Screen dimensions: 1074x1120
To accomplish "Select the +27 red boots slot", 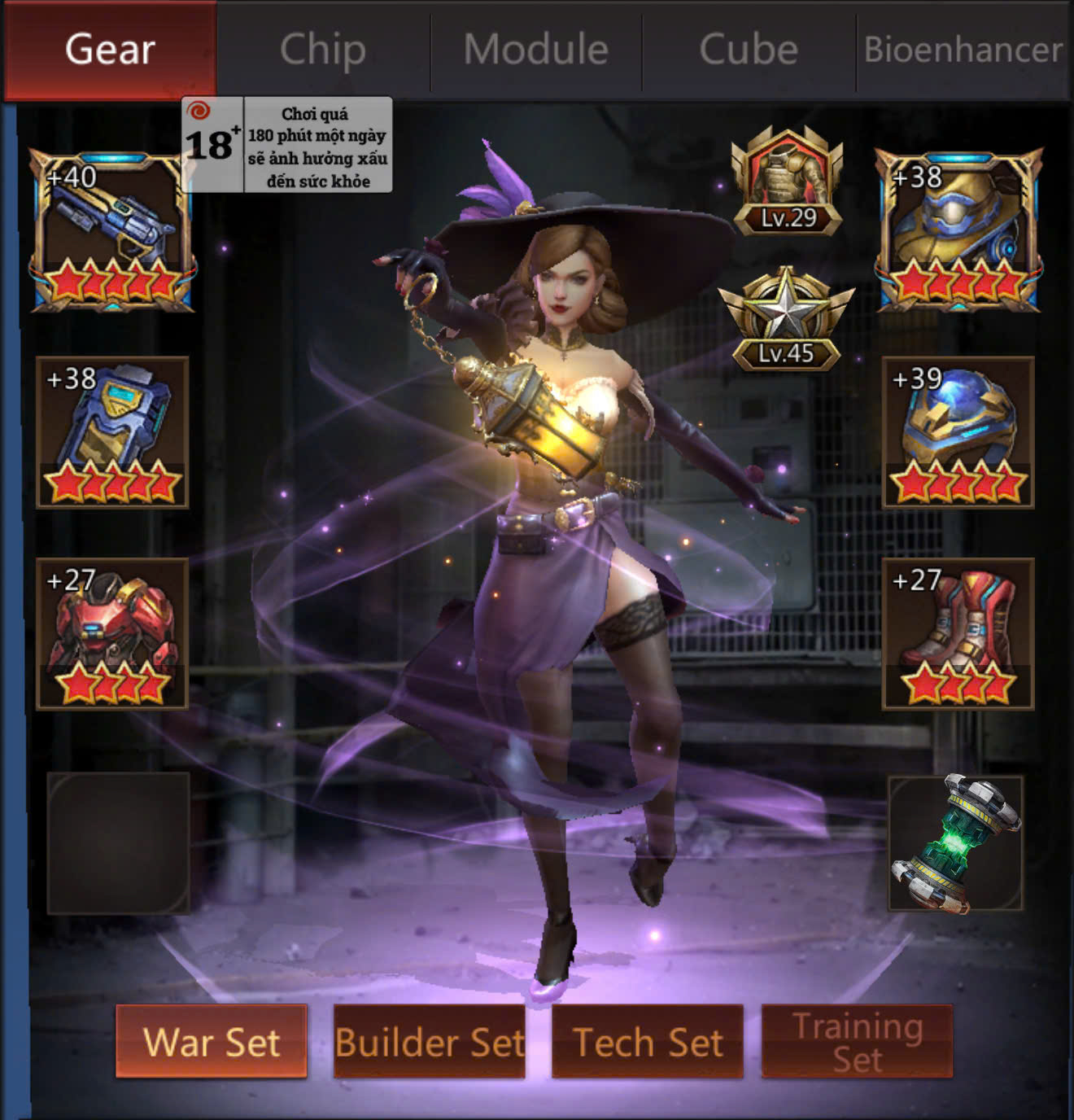I will pos(958,634).
